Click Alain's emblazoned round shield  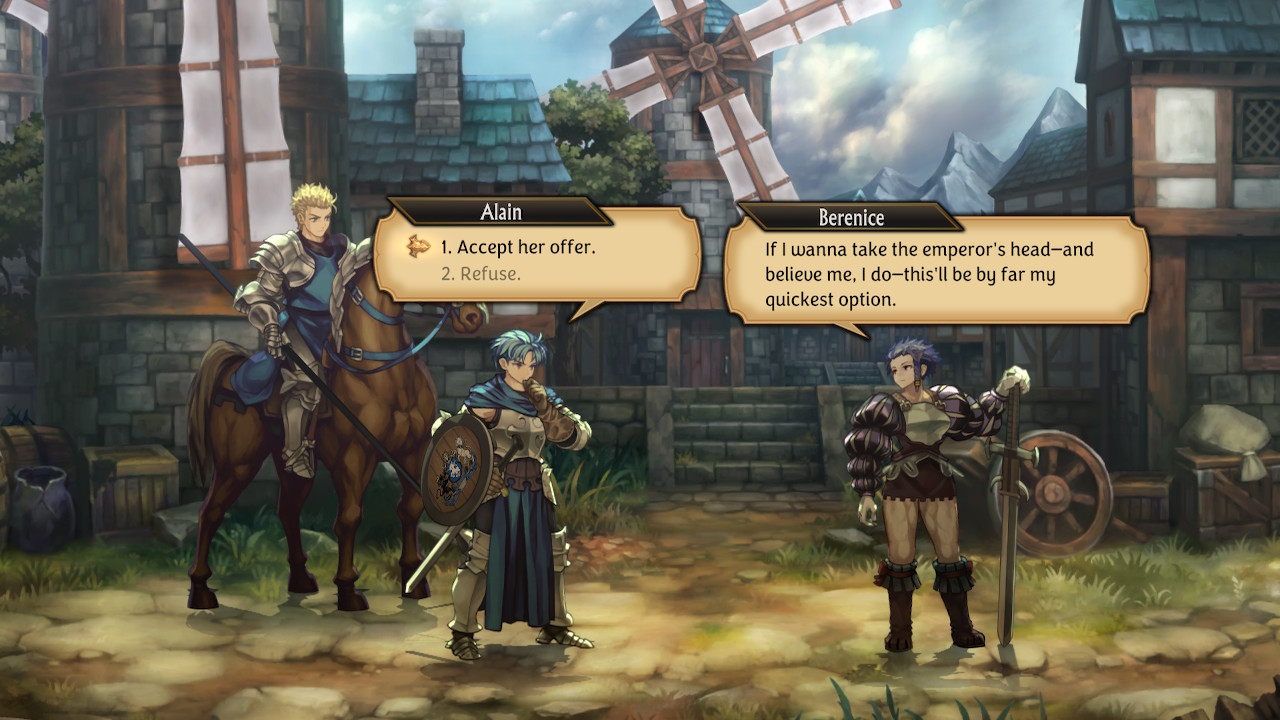point(462,462)
